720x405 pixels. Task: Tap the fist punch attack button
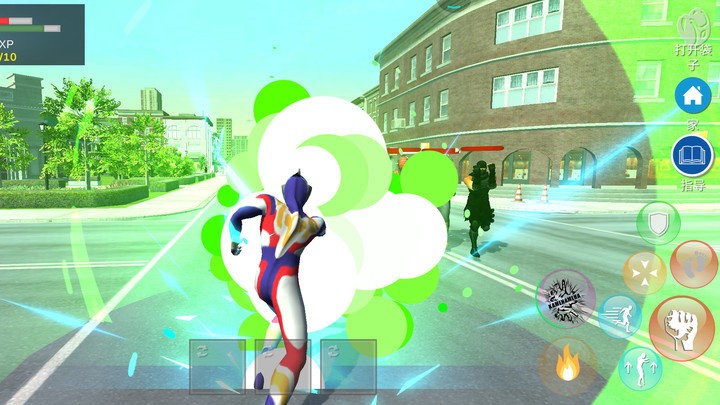click(681, 329)
